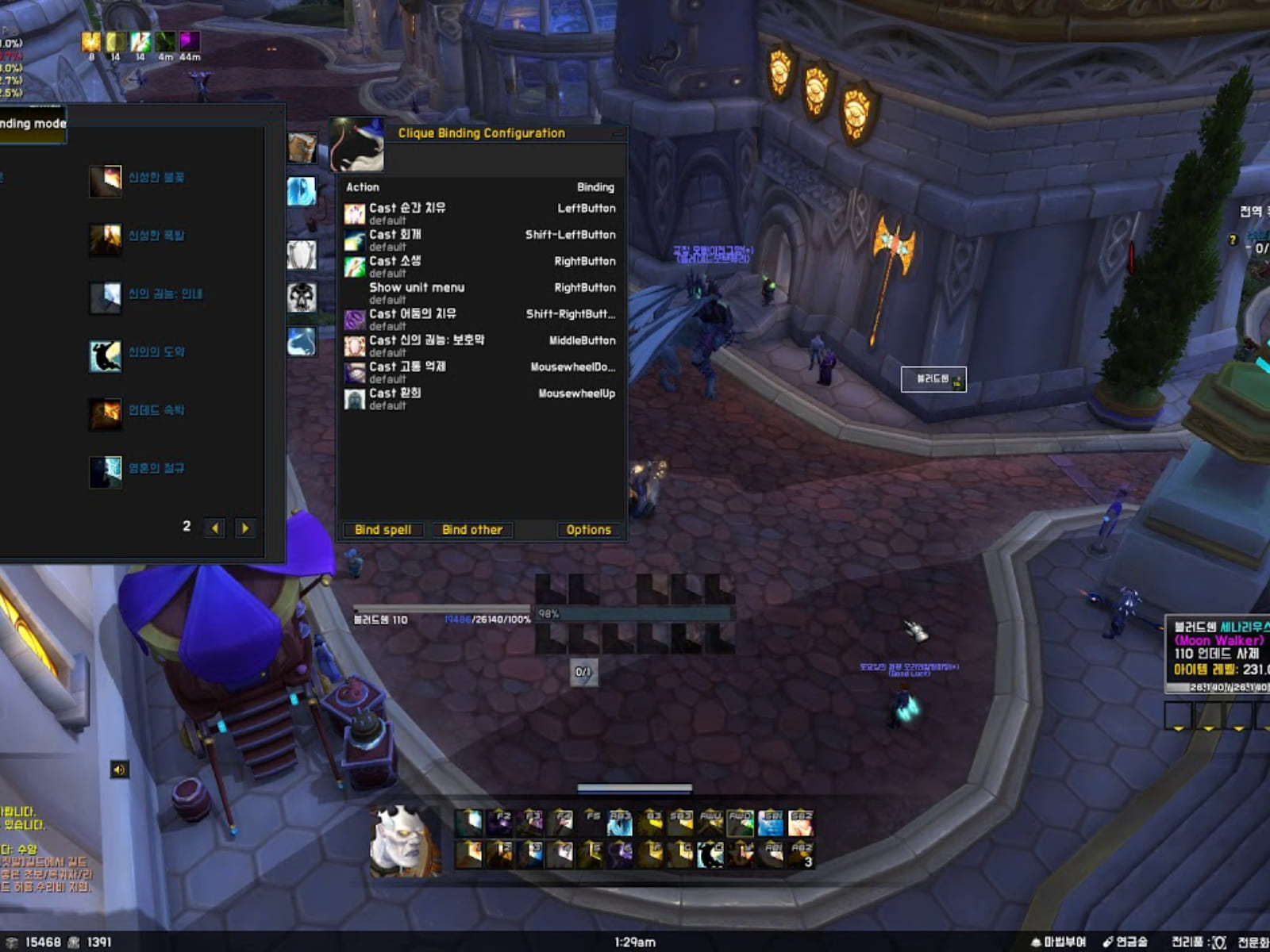The height and width of the screenshot is (952, 1270).
Task: Click the undead player portrait
Action: tap(406, 841)
